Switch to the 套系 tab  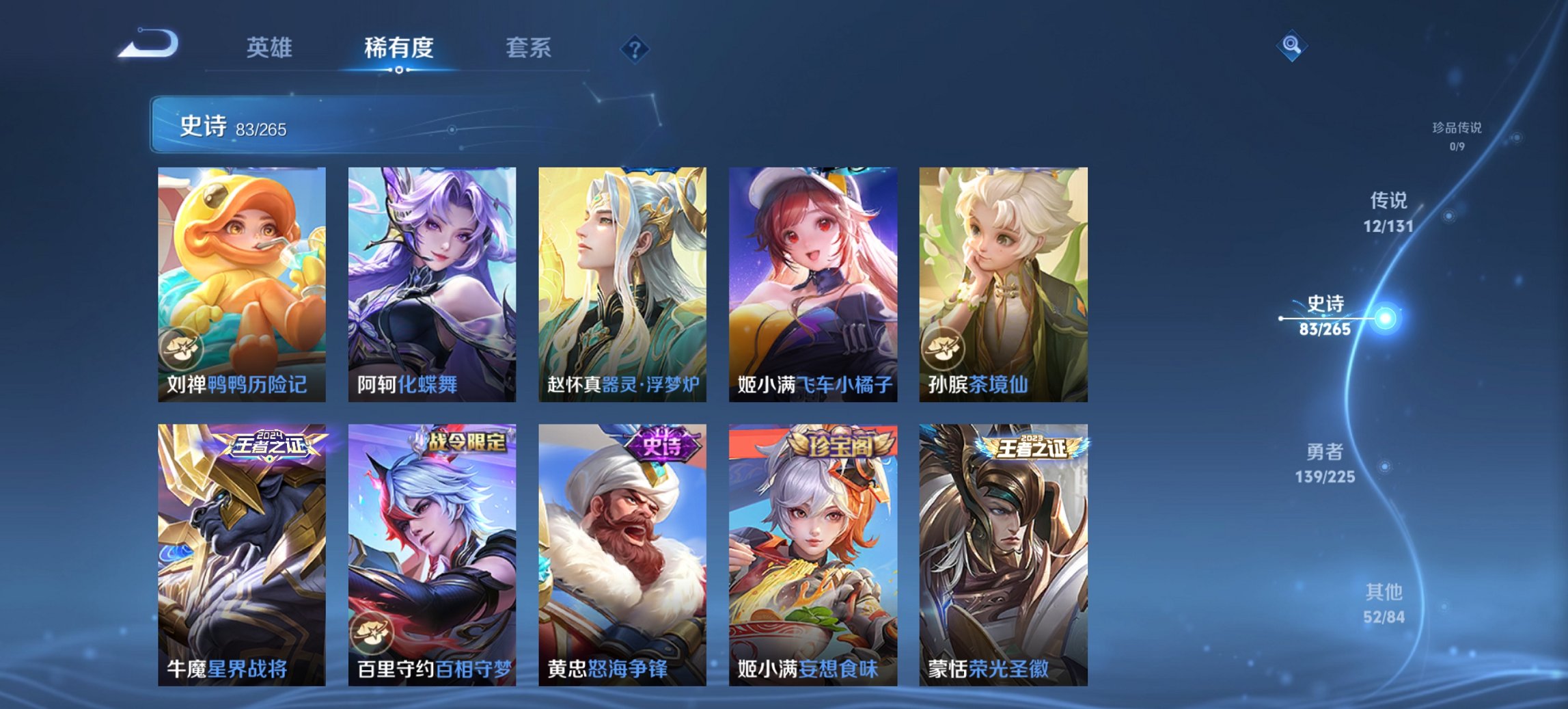tap(527, 48)
